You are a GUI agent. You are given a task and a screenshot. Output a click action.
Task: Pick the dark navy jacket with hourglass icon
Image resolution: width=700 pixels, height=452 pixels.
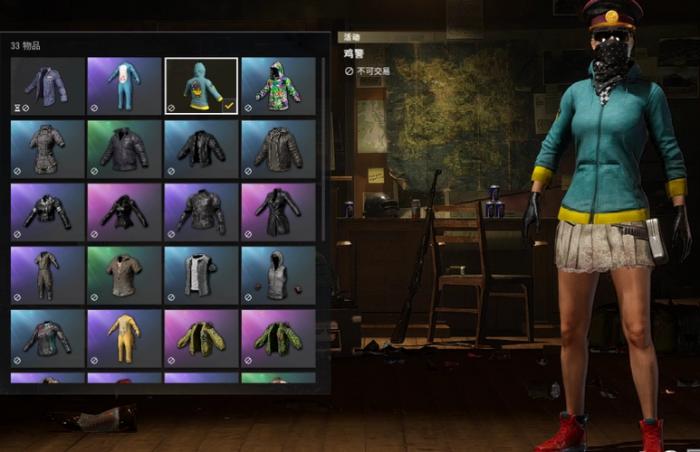(47, 85)
